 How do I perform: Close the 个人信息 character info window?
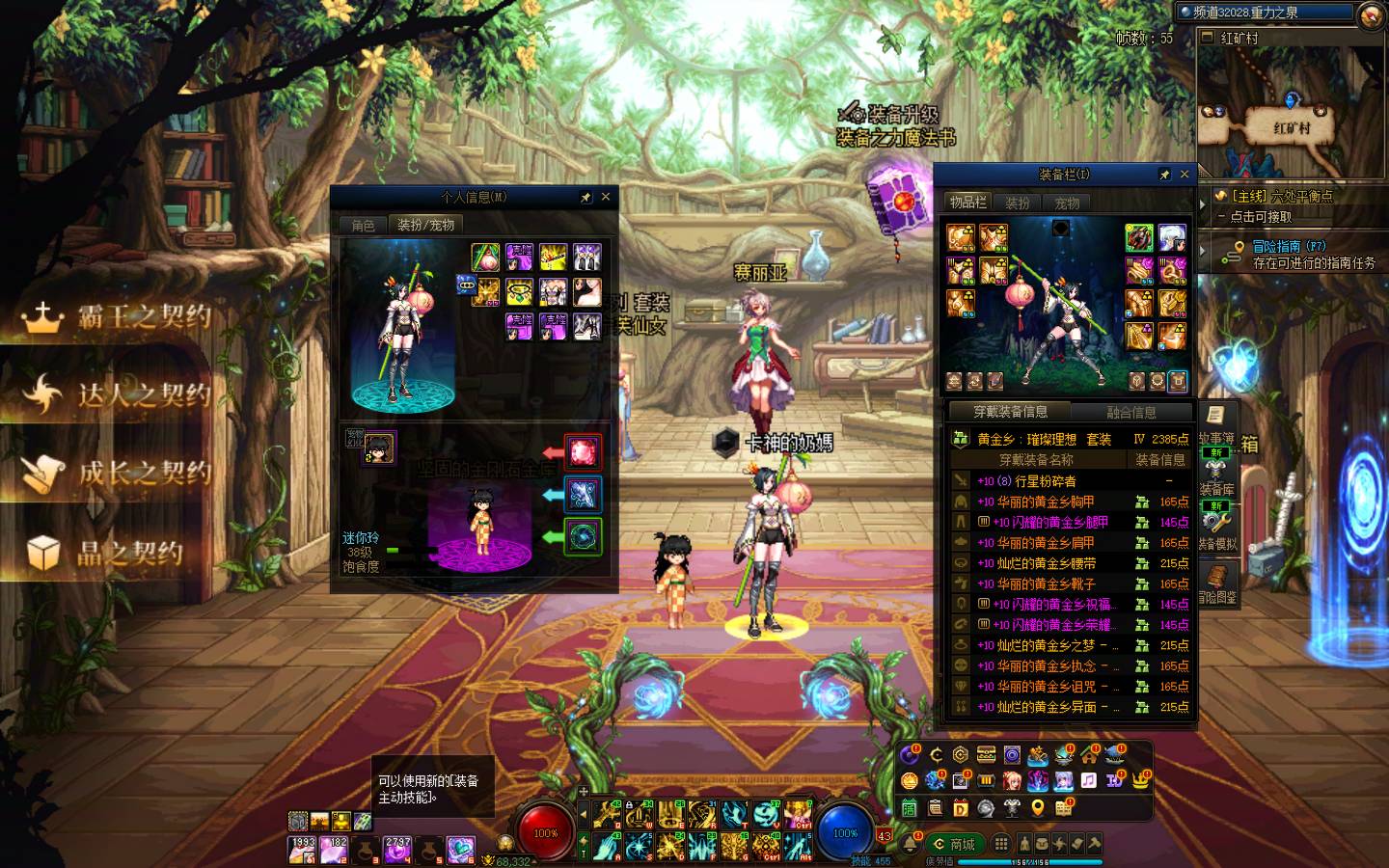click(x=606, y=197)
